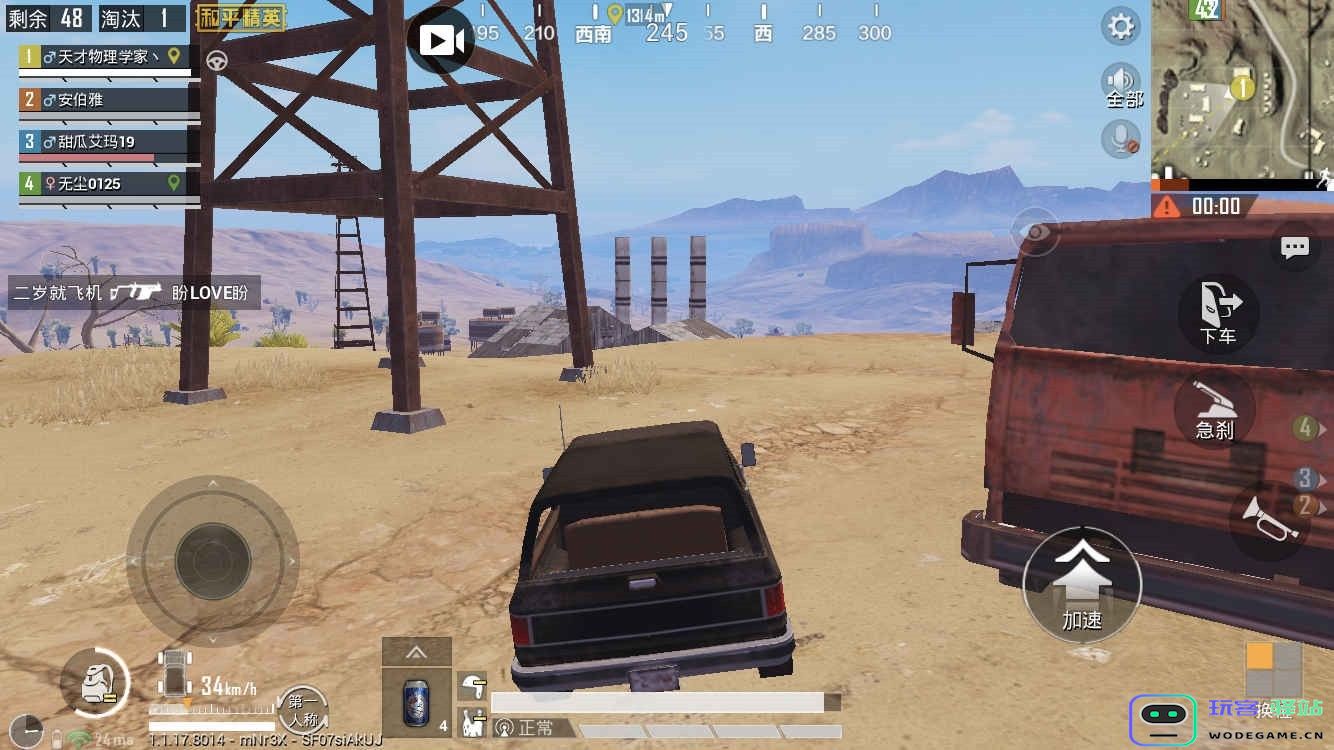Expand the consumables list arrow
Screen dimensions: 1334x750
(416, 653)
